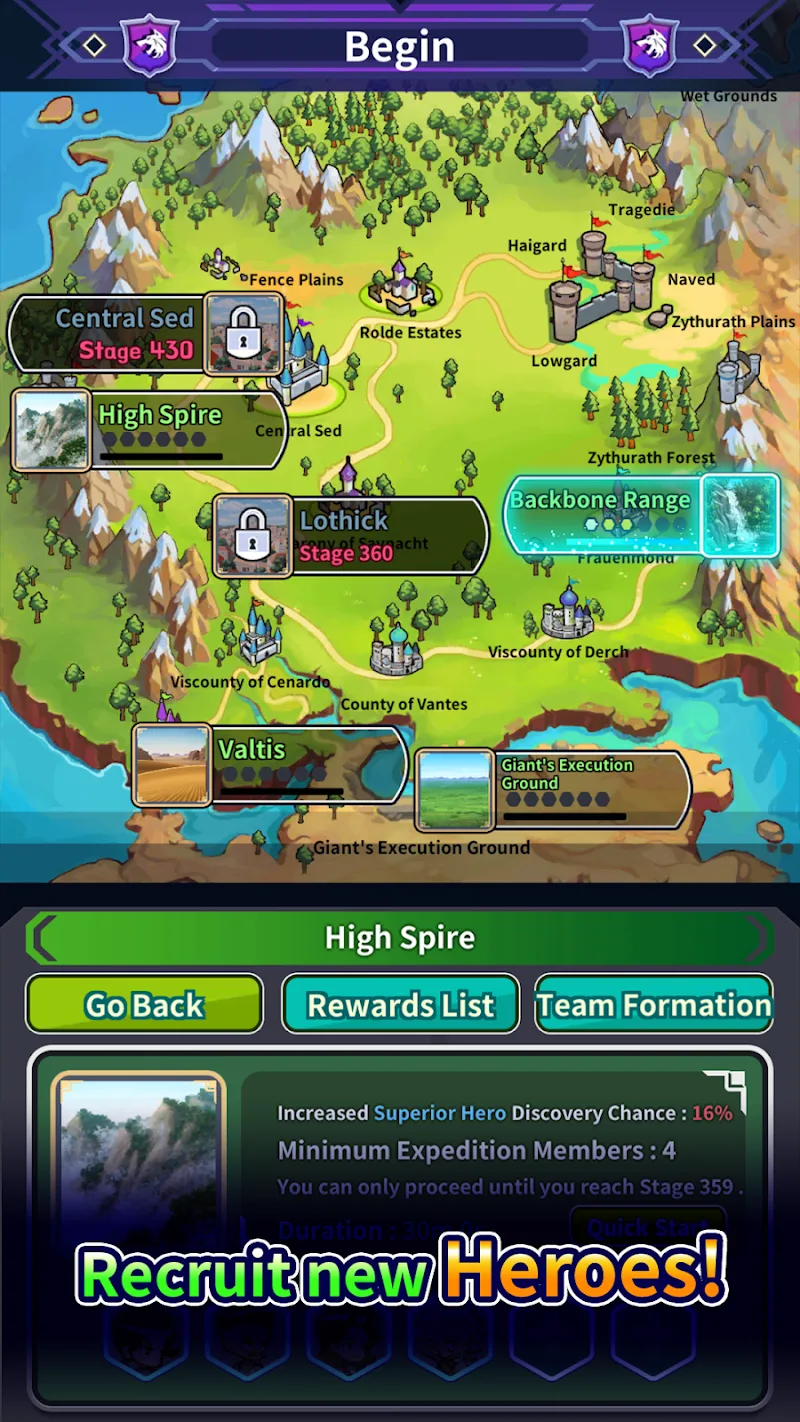Tap the locked Lothick location
Image resolution: width=800 pixels, height=1422 pixels.
[350, 536]
